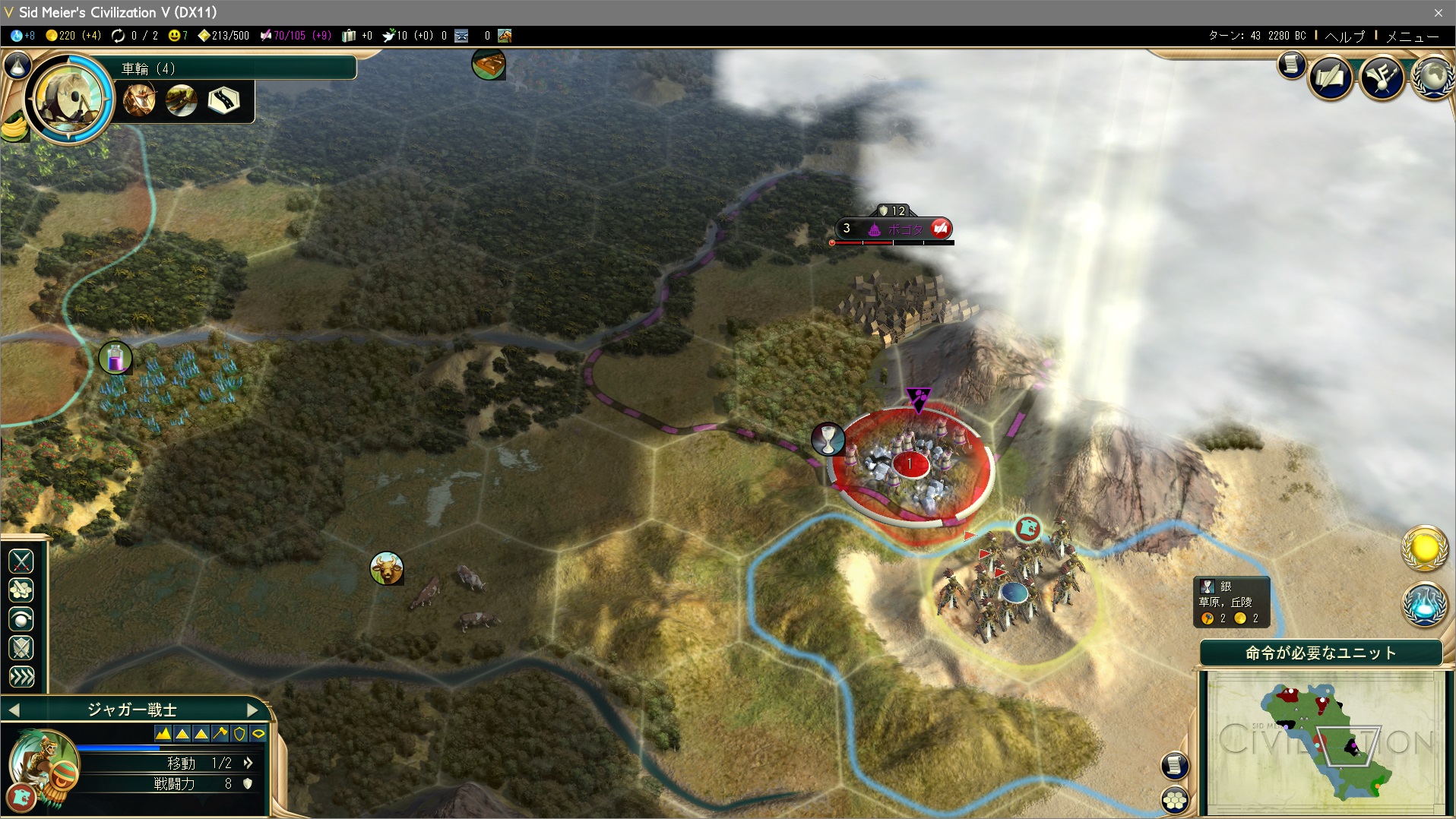The width and height of the screenshot is (1456, 819).
Task: Open the ヘルプ help menu
Action: 1344,36
